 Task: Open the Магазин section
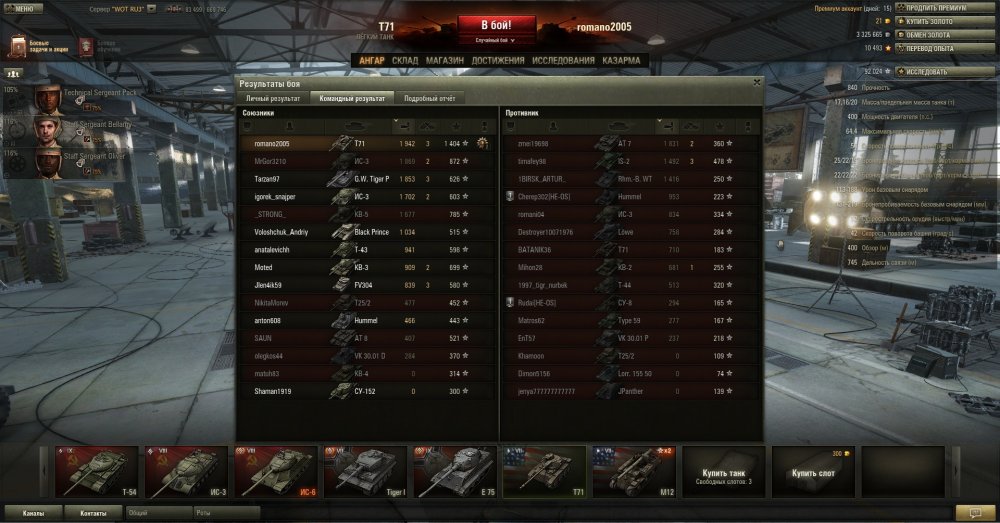444,61
